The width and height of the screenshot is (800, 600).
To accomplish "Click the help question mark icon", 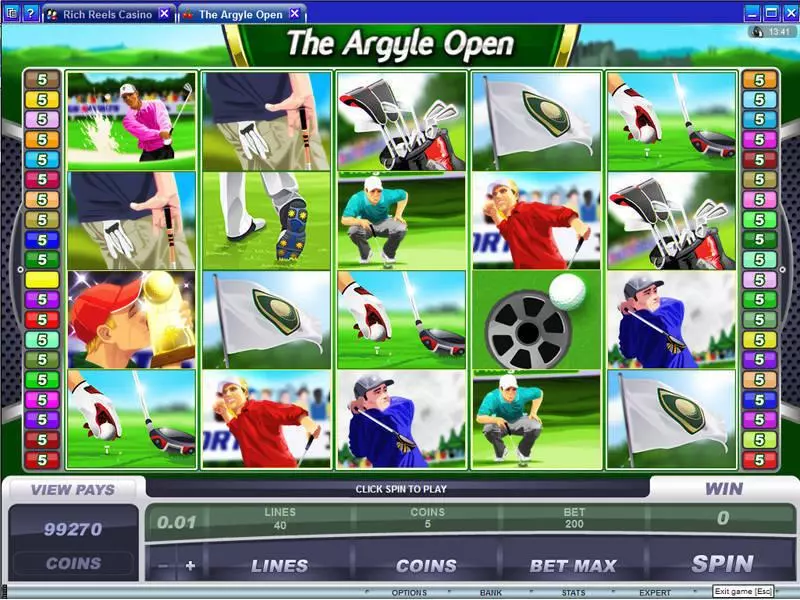I will [x=30, y=14].
